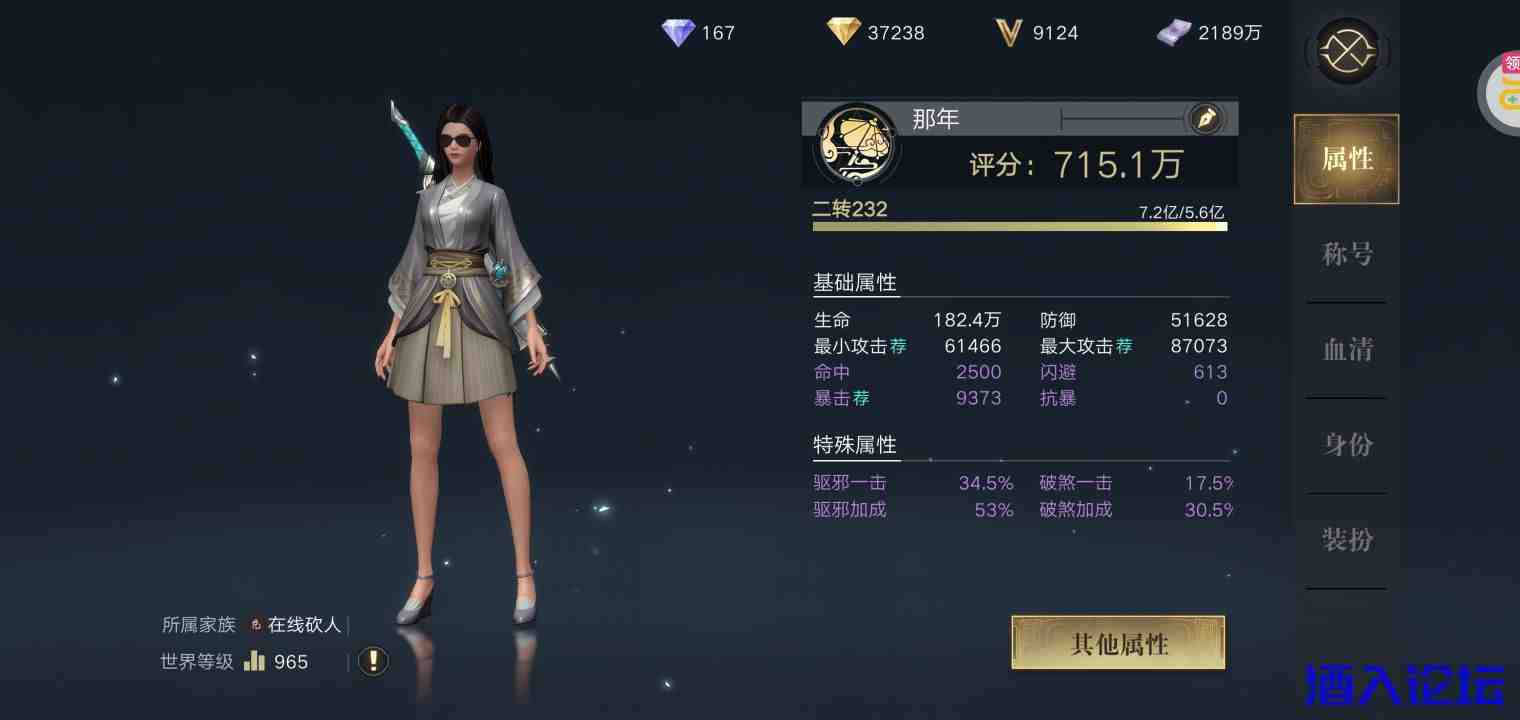This screenshot has height=720, width=1520.
Task: Open the circular character avatar portrait
Action: point(856,145)
